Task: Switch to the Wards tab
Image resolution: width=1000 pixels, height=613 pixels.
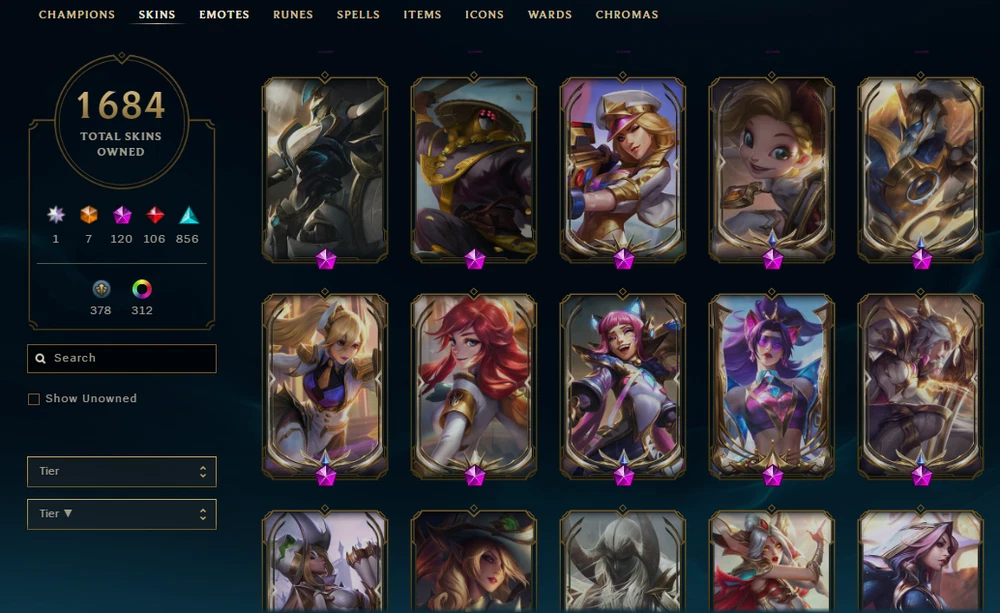Action: click(550, 15)
